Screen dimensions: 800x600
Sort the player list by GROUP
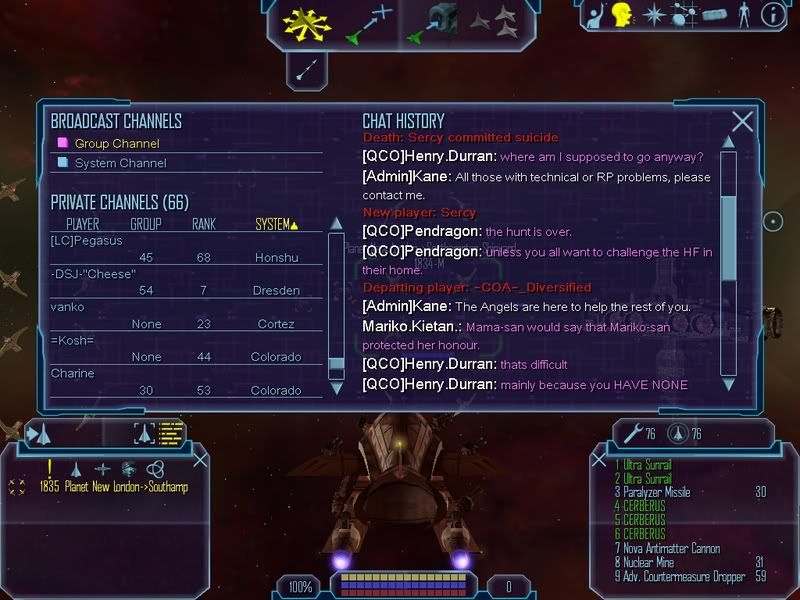(x=146, y=224)
